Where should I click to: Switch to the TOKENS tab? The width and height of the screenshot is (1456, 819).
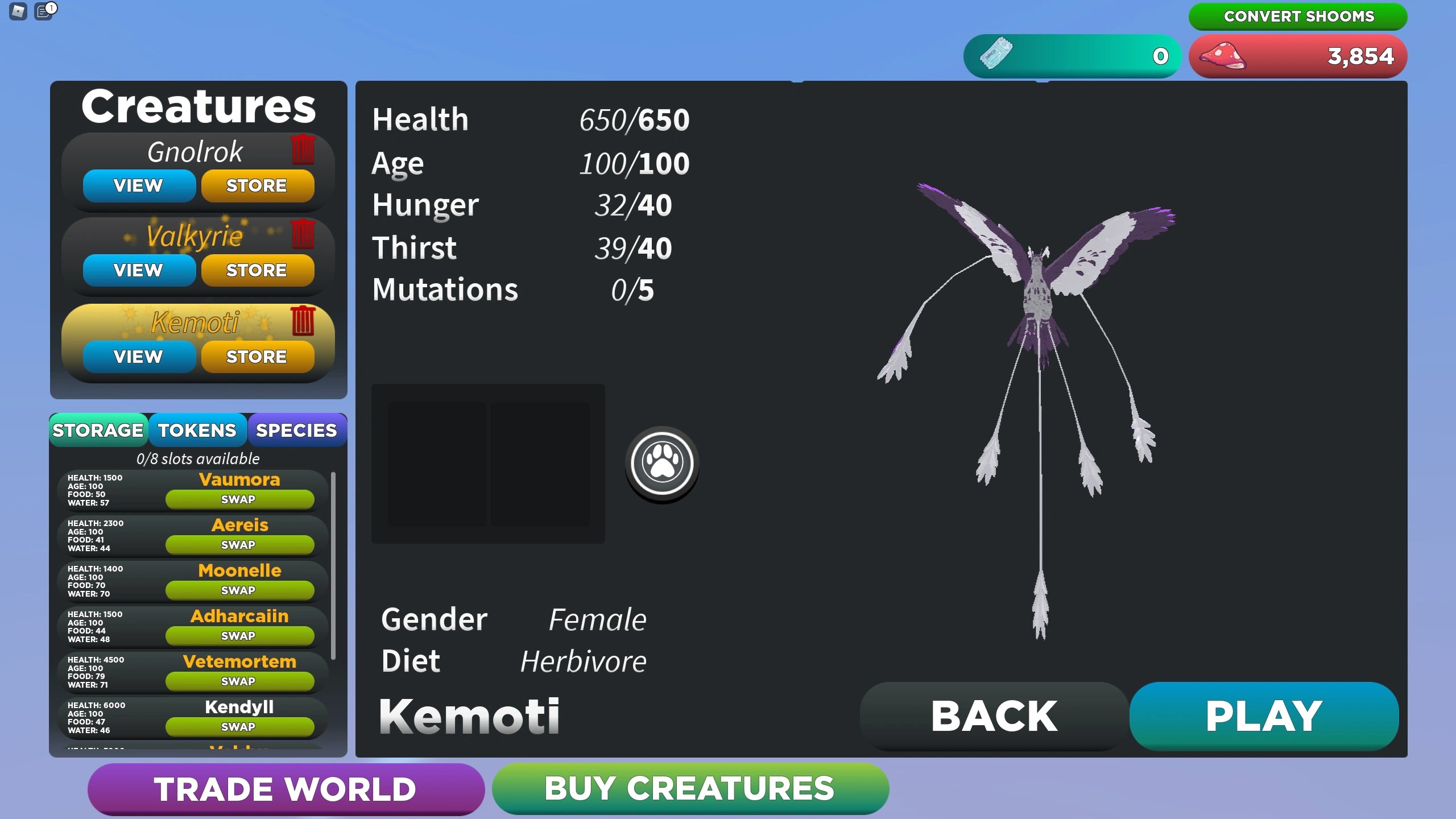pyautogui.click(x=197, y=431)
